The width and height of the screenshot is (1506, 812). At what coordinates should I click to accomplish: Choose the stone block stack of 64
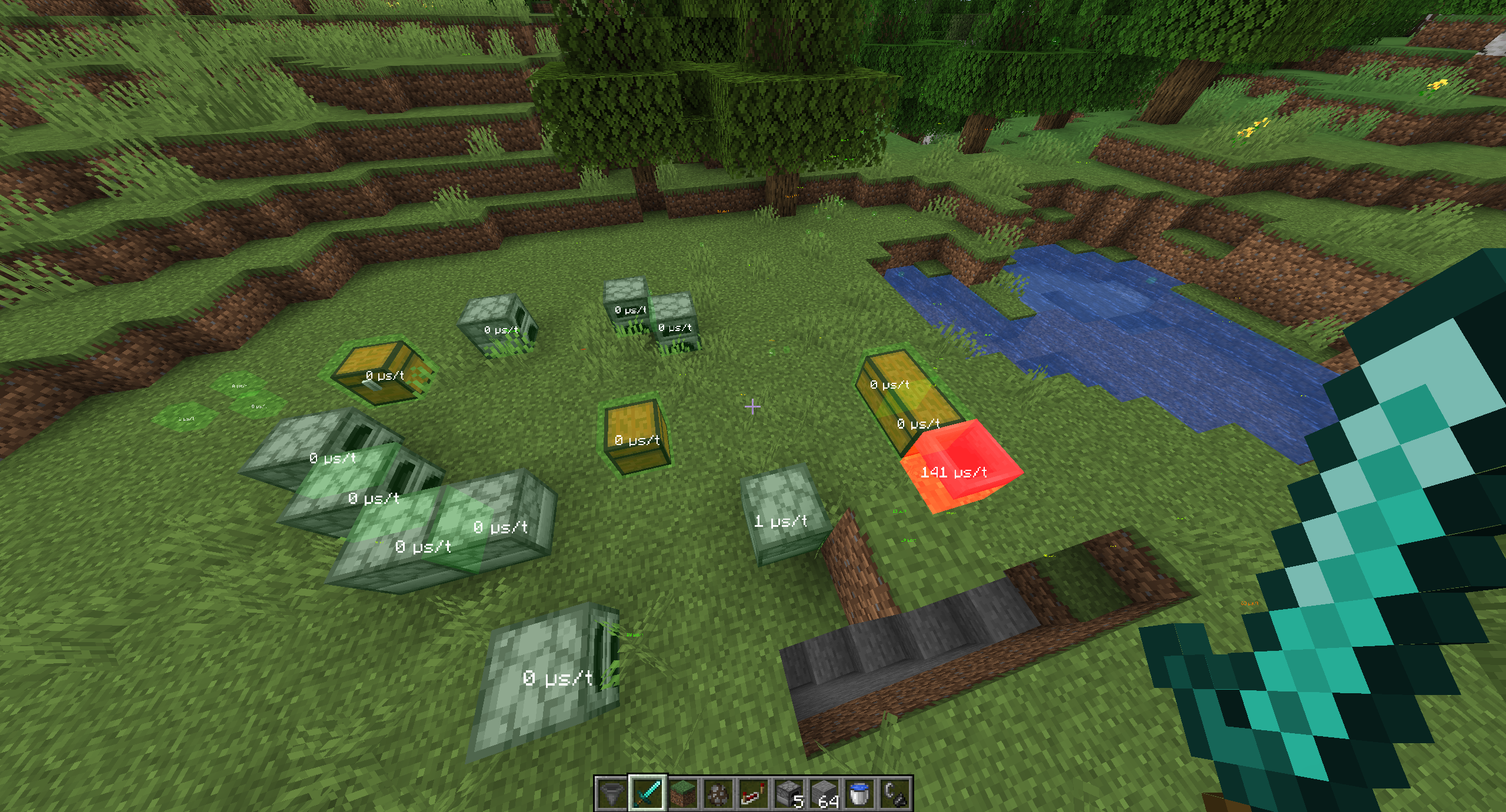click(x=824, y=793)
